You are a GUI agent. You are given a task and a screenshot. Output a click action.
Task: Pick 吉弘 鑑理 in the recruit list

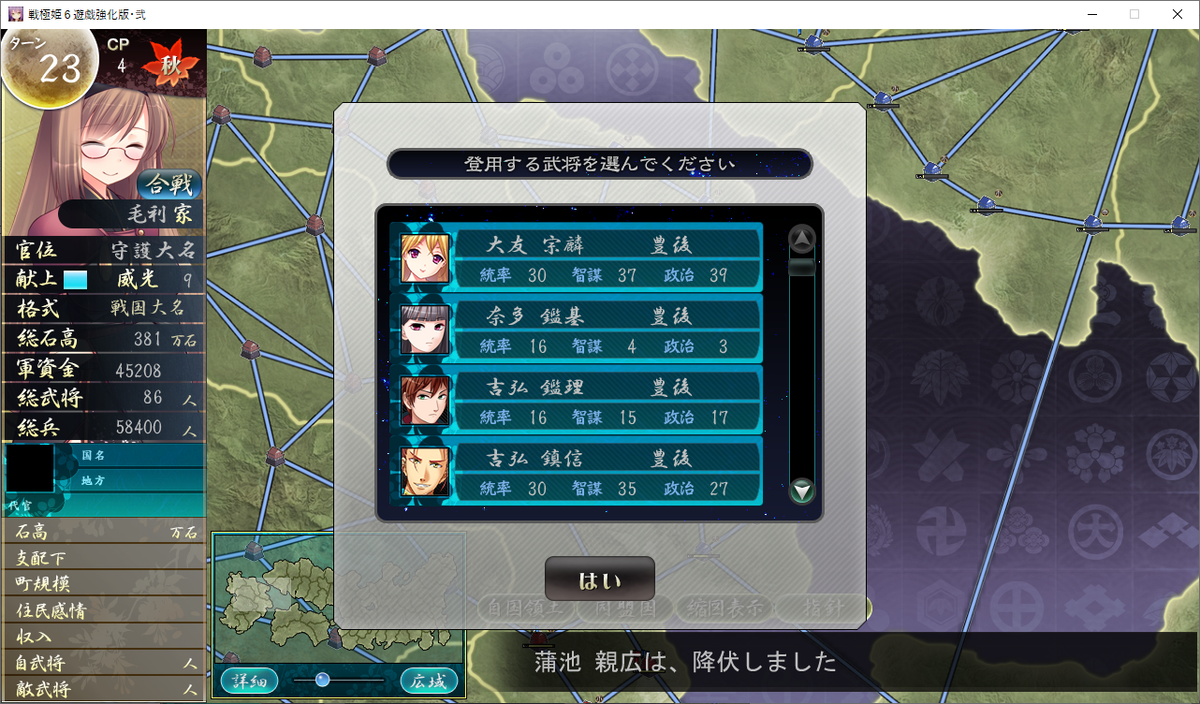click(578, 401)
